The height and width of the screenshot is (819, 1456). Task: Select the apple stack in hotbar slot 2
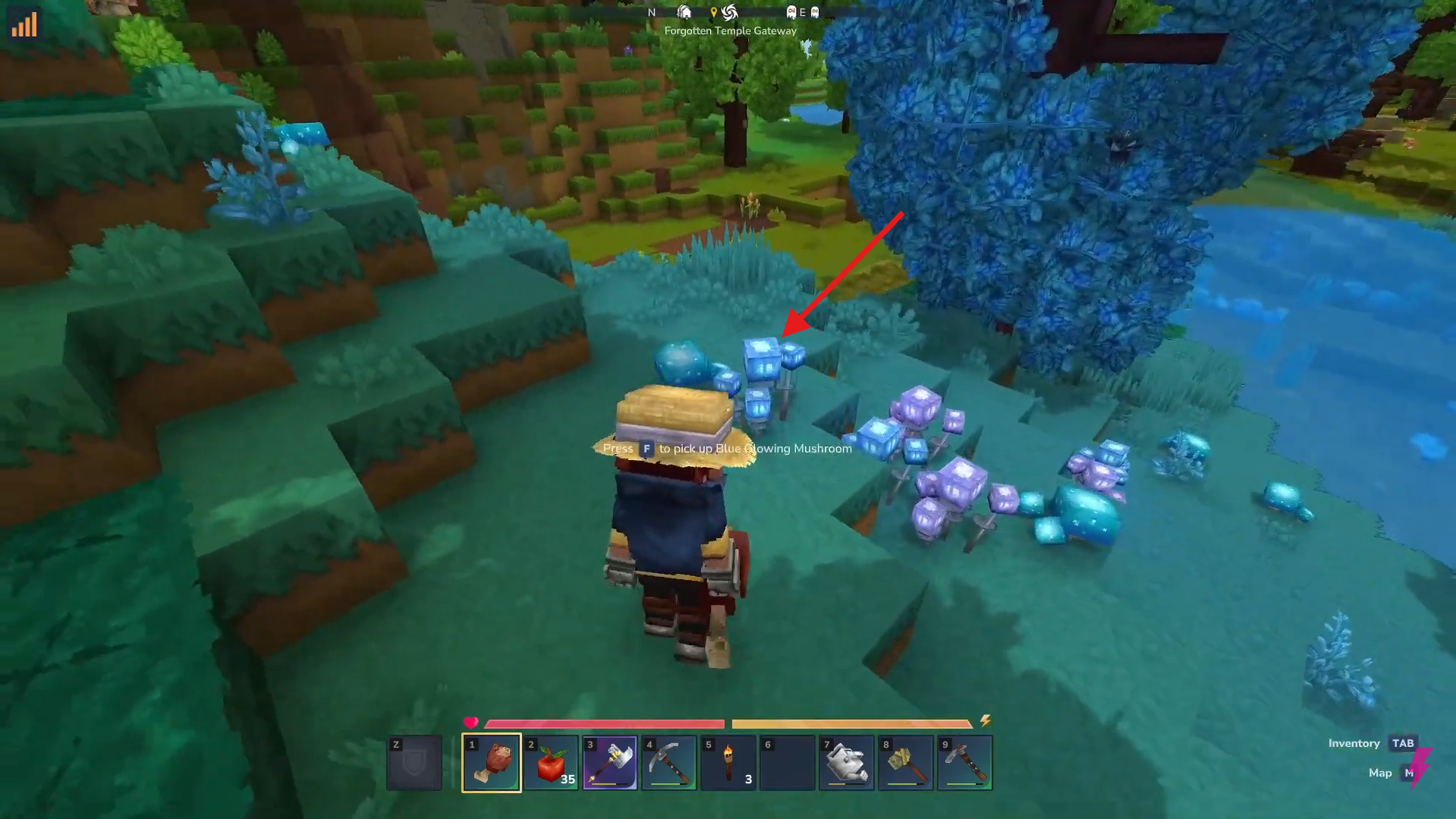click(x=551, y=762)
